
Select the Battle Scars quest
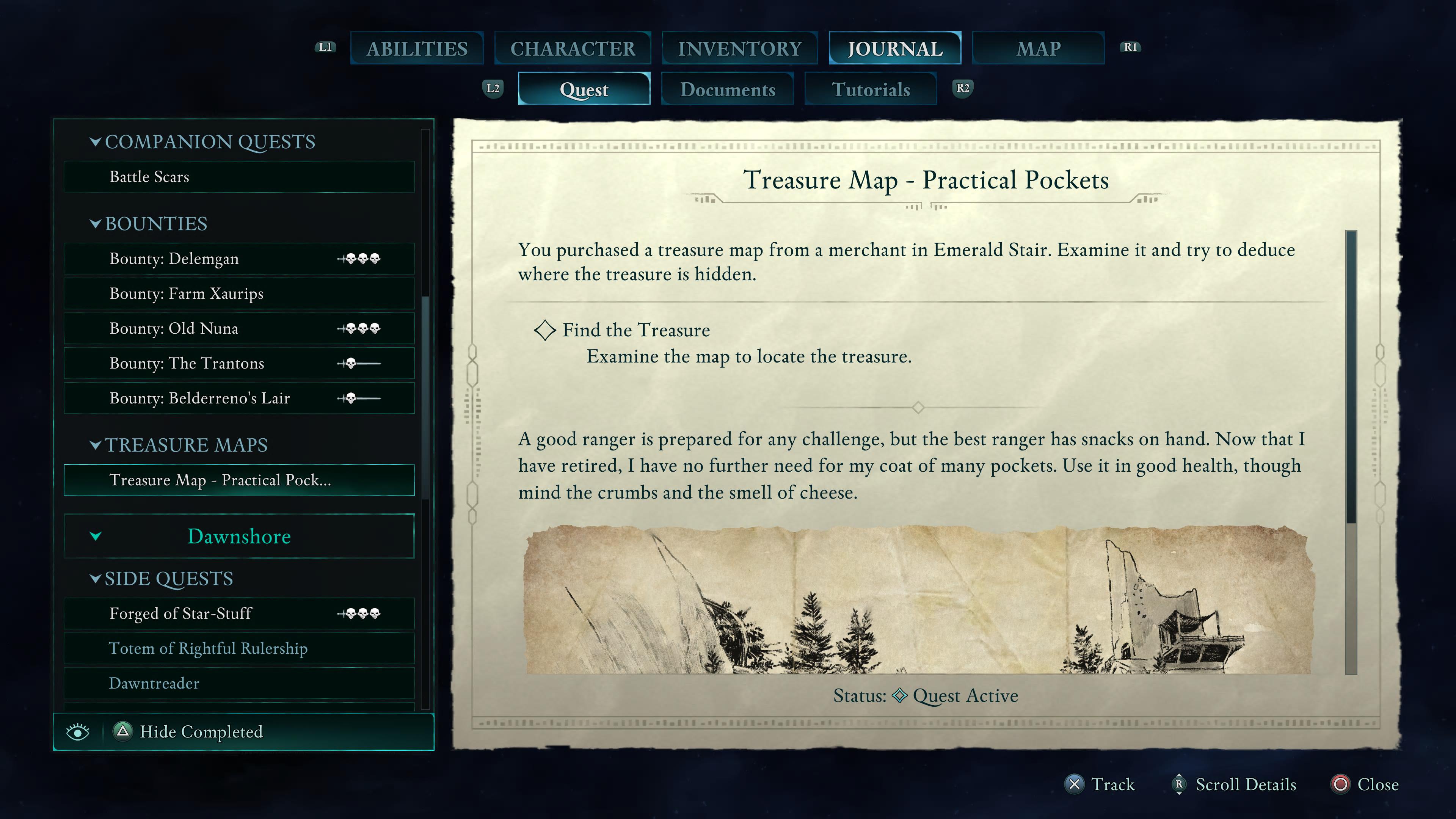coord(239,177)
